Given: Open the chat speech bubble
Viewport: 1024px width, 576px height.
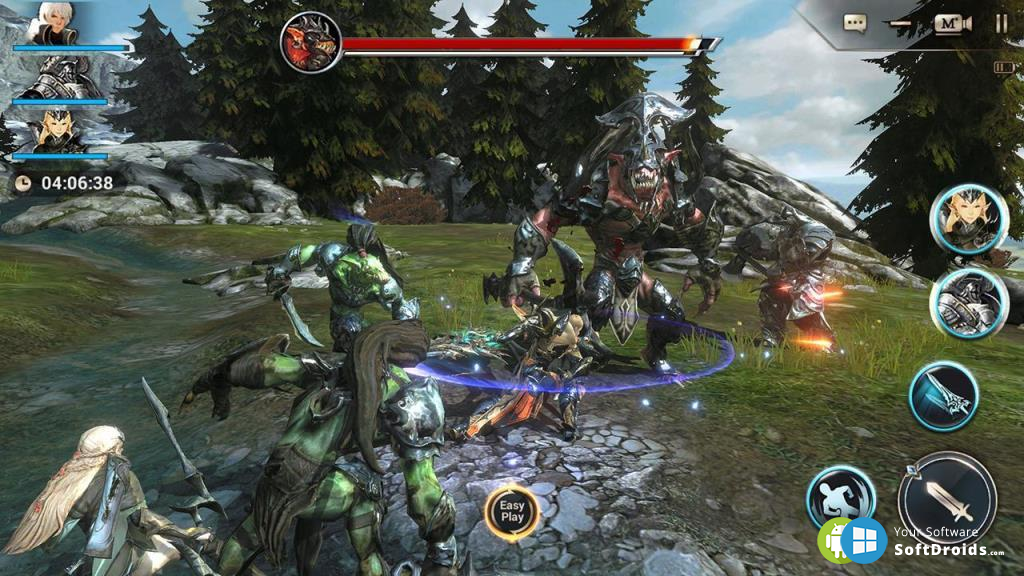Looking at the screenshot, I should 854,22.
